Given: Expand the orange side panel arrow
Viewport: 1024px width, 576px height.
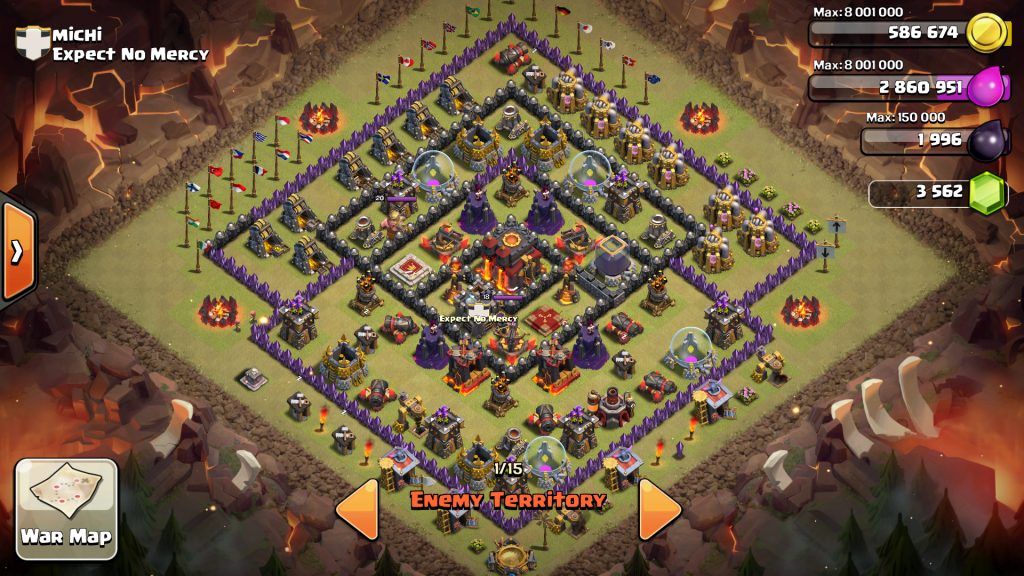Looking at the screenshot, I should 17,252.
